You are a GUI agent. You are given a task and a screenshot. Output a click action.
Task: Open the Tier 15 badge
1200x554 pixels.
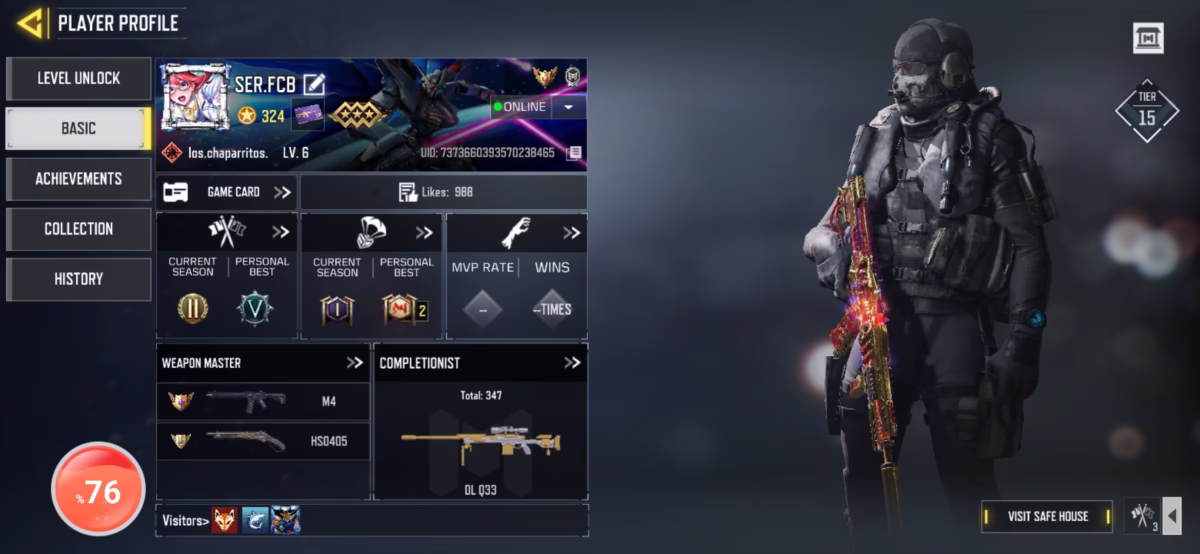[1147, 110]
